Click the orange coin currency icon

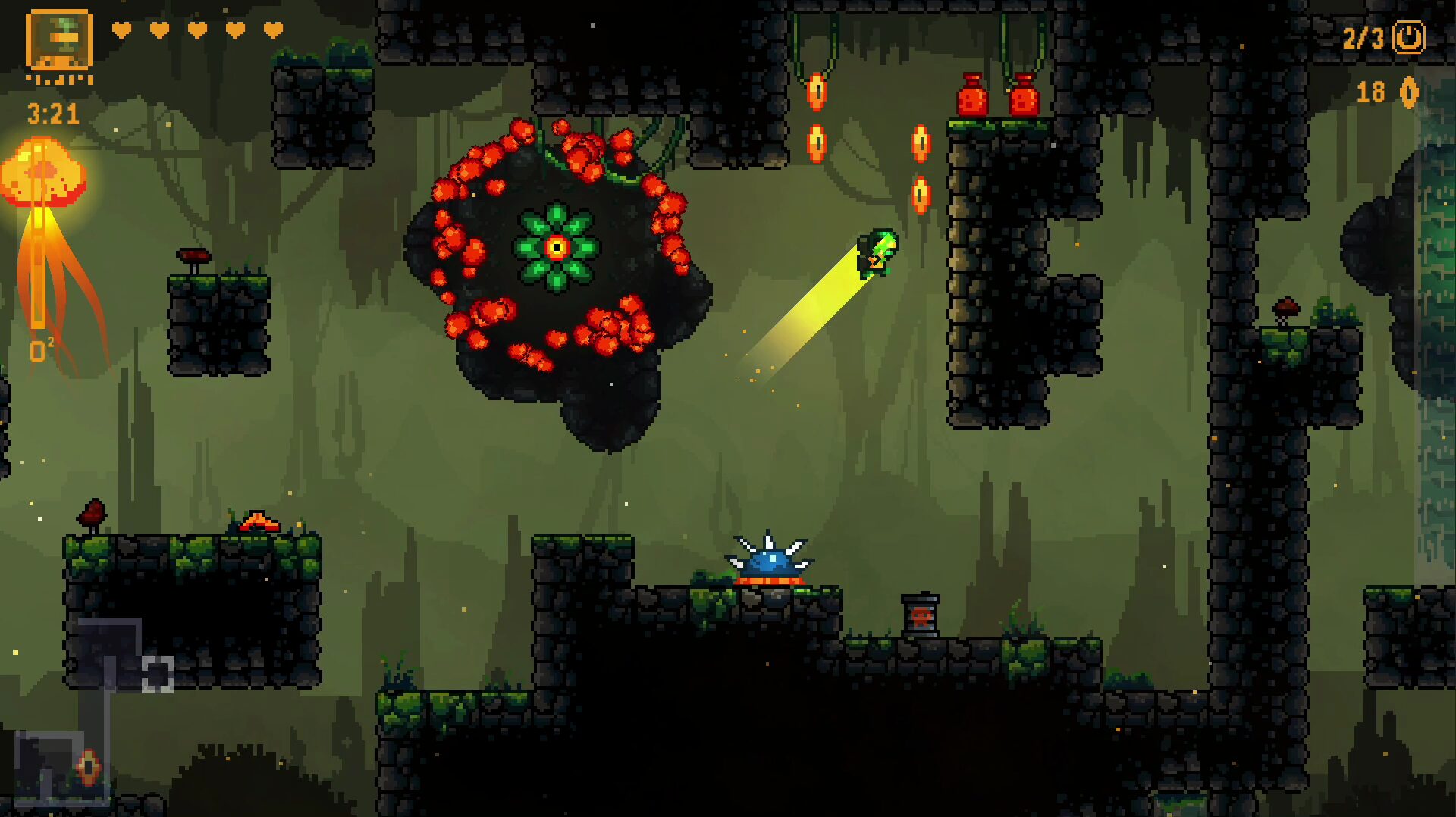click(x=1408, y=92)
